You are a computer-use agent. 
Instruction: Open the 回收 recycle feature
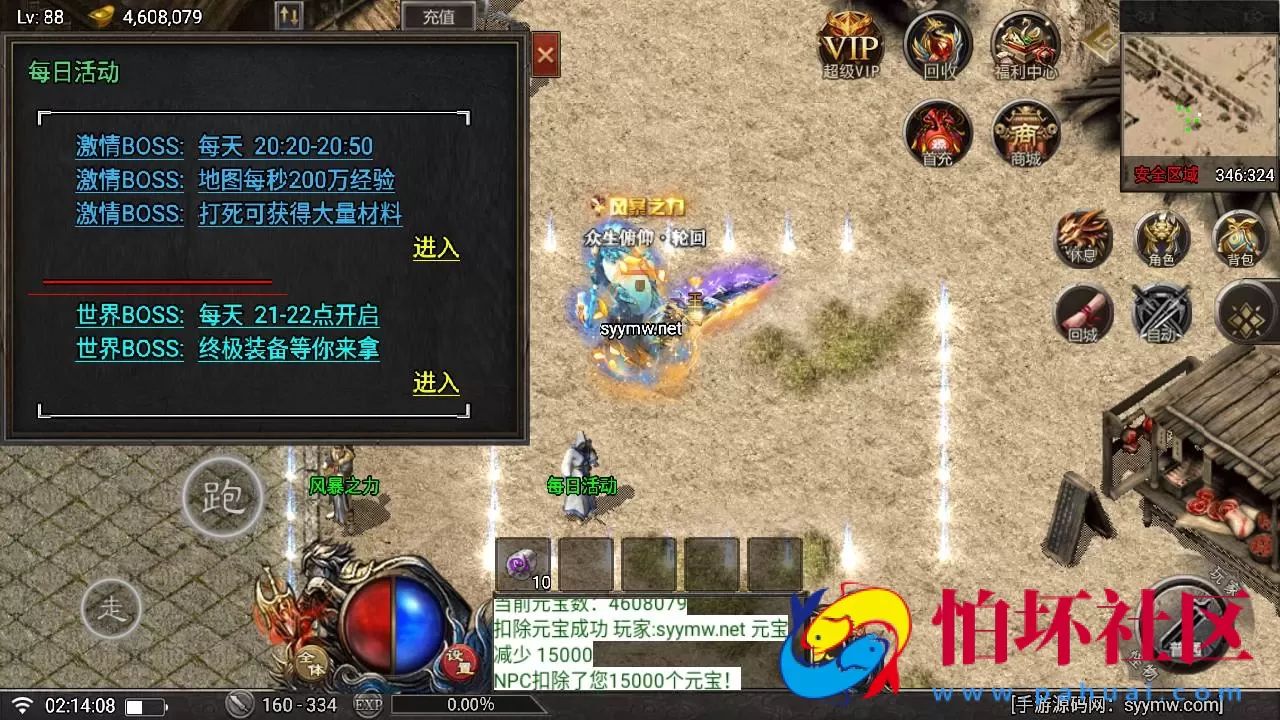coord(937,45)
